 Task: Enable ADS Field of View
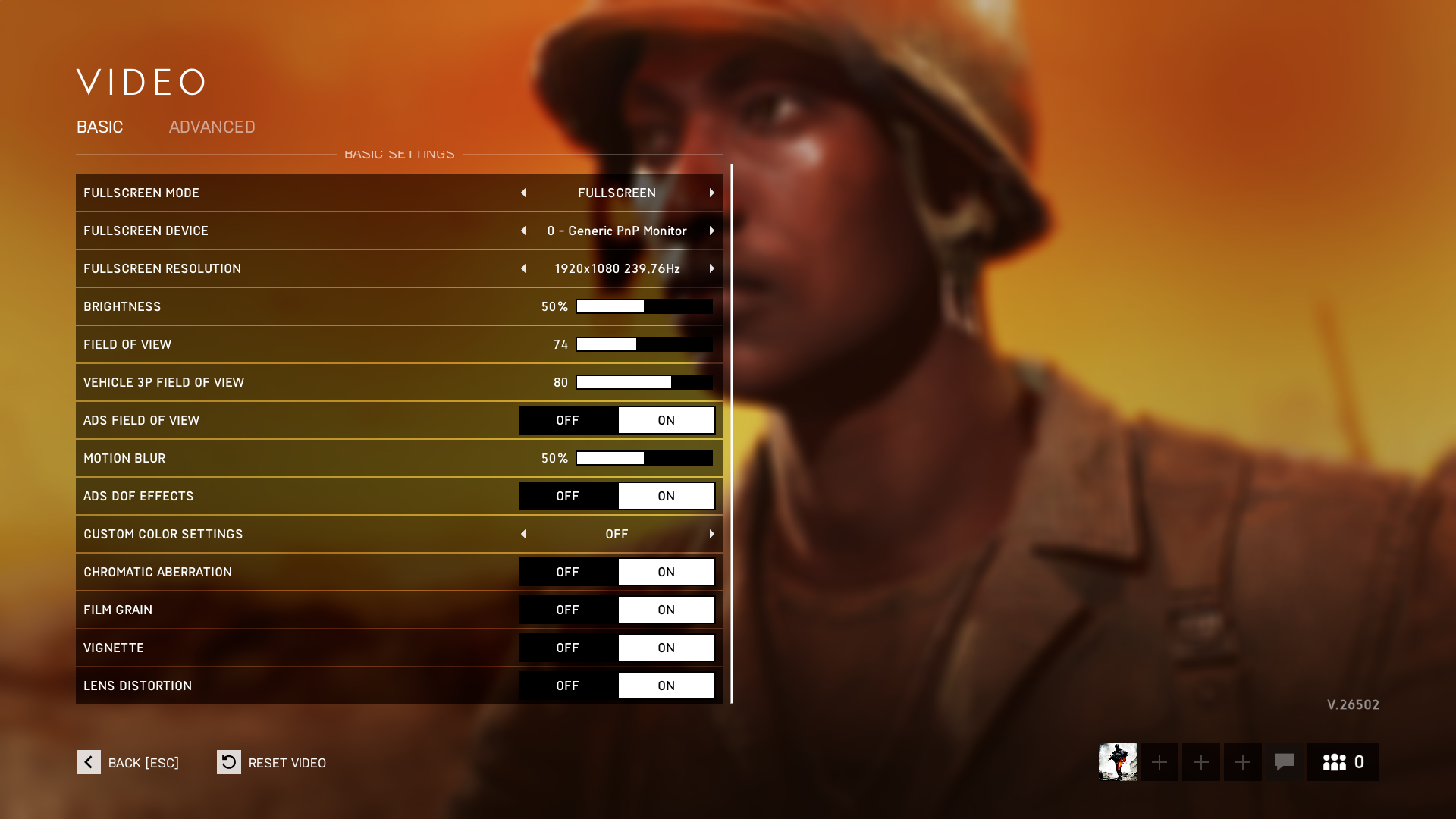667,419
